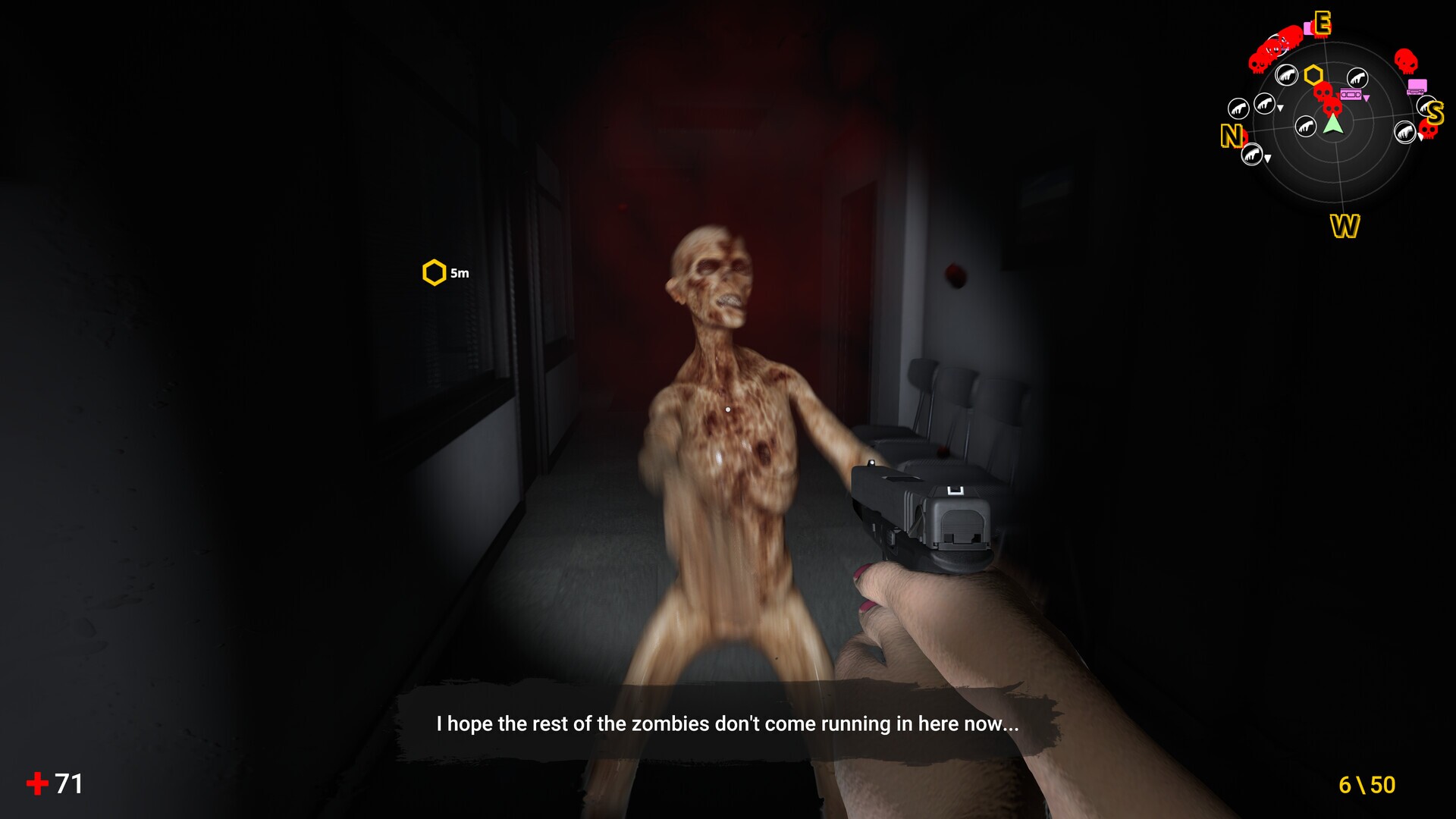The image size is (1456, 819).
Task: Click the white triangle under the claw marker near N
Action: (1267, 157)
